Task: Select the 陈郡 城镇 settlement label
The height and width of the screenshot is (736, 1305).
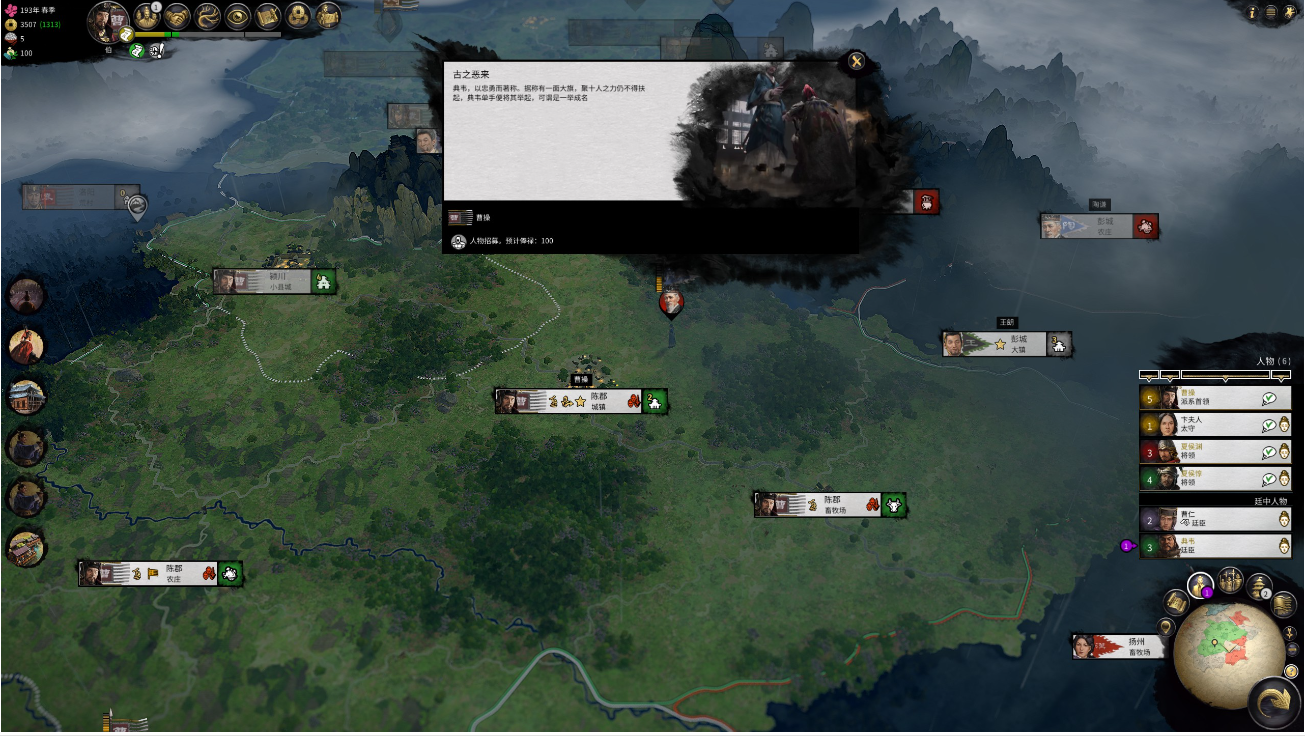Action: [x=581, y=402]
